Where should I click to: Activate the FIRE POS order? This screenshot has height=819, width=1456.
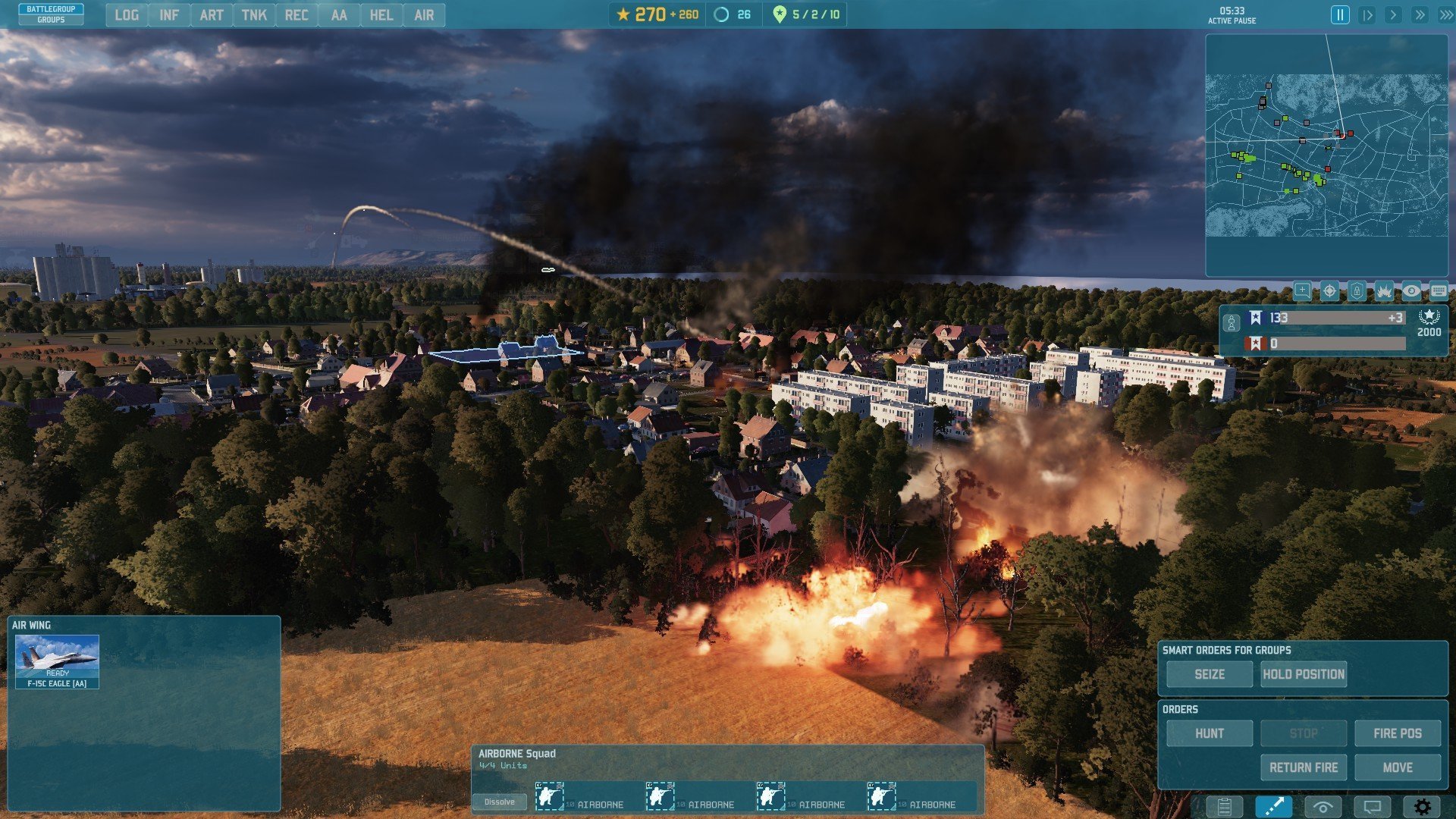click(x=1397, y=733)
